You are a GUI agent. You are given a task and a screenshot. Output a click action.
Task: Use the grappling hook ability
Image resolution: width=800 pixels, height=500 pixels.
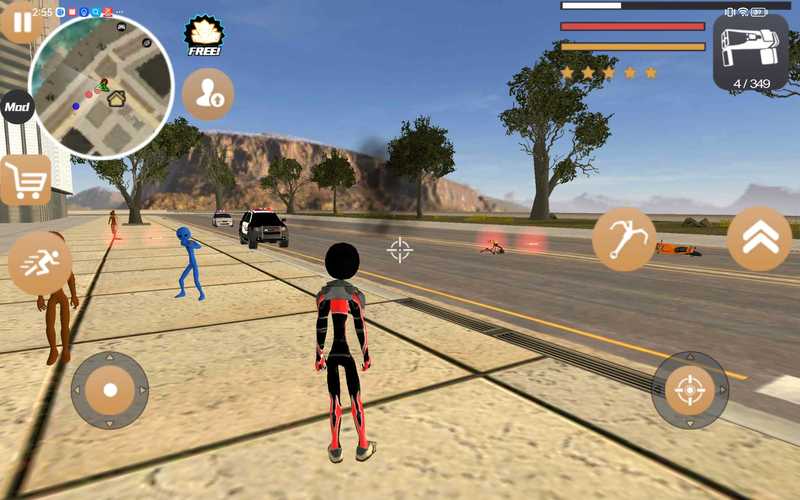click(x=624, y=240)
